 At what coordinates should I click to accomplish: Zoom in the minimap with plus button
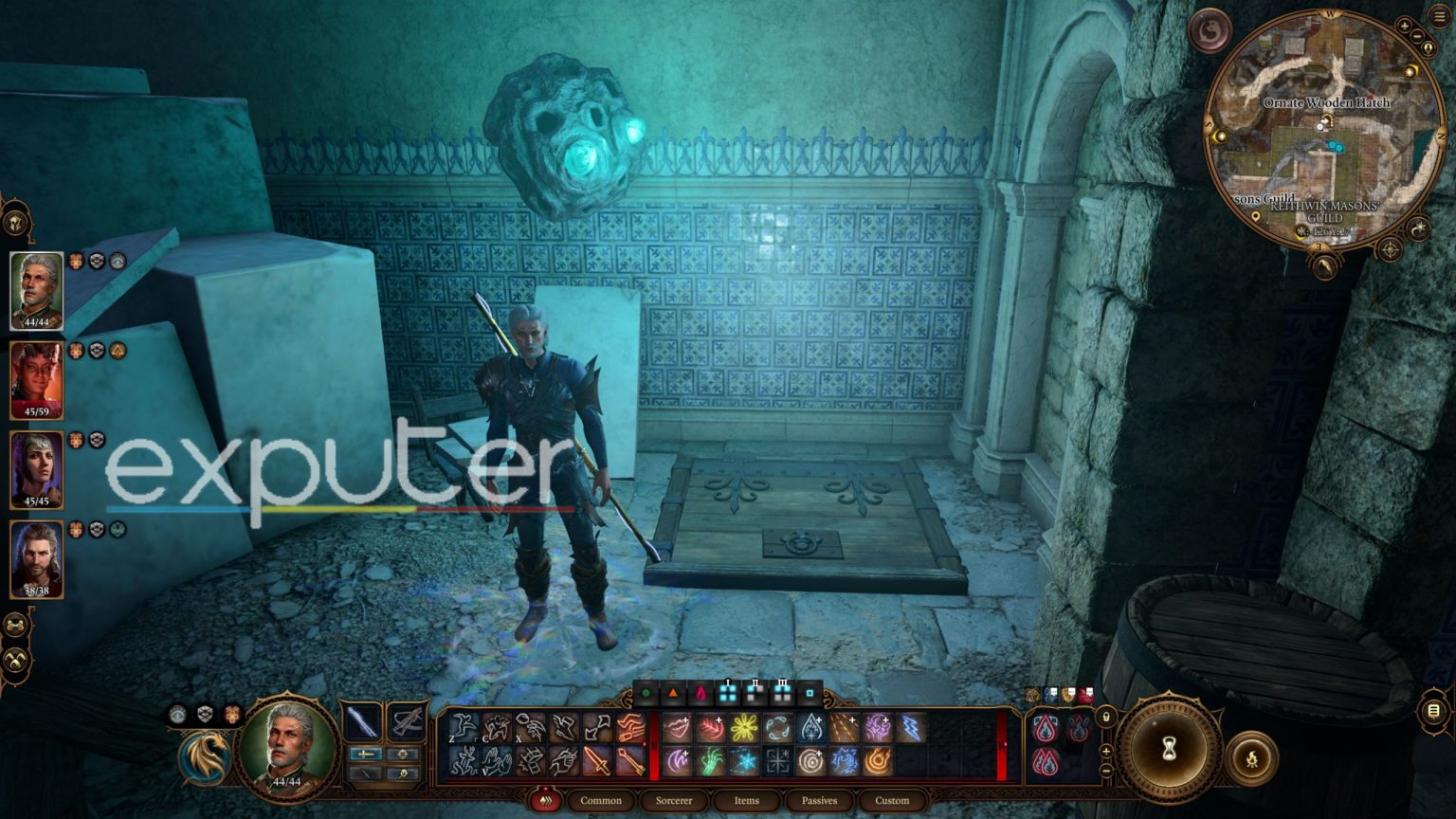coord(1403,26)
